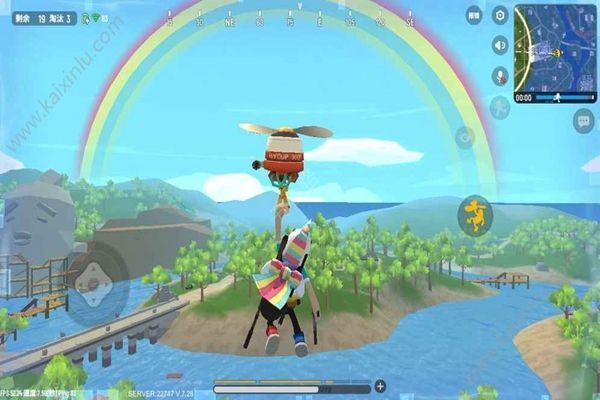Click the plus button beside health bar
This screenshot has height=400, width=600.
click(x=380, y=386)
